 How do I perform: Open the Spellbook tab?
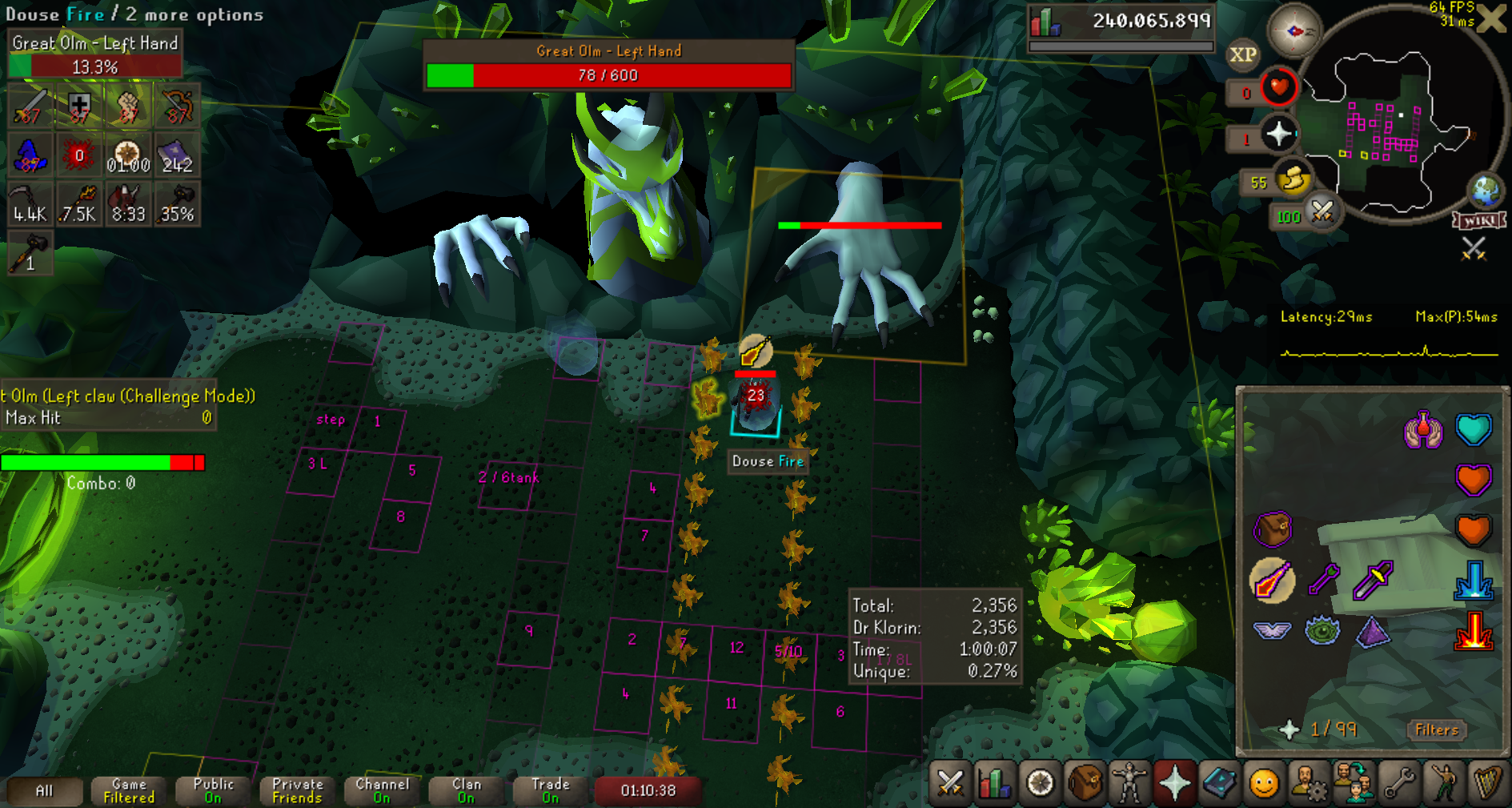tap(1219, 782)
